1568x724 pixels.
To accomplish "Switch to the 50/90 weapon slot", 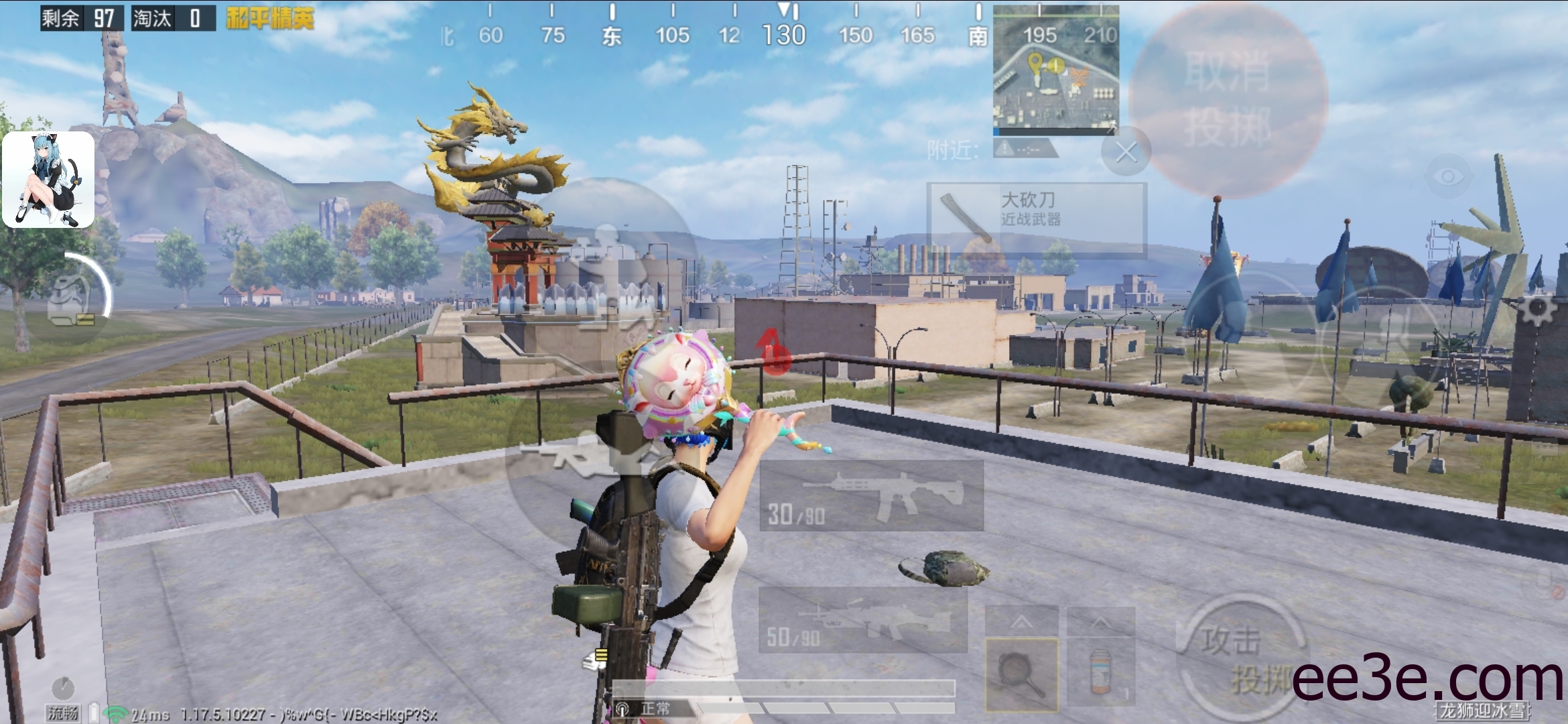I will [x=863, y=621].
